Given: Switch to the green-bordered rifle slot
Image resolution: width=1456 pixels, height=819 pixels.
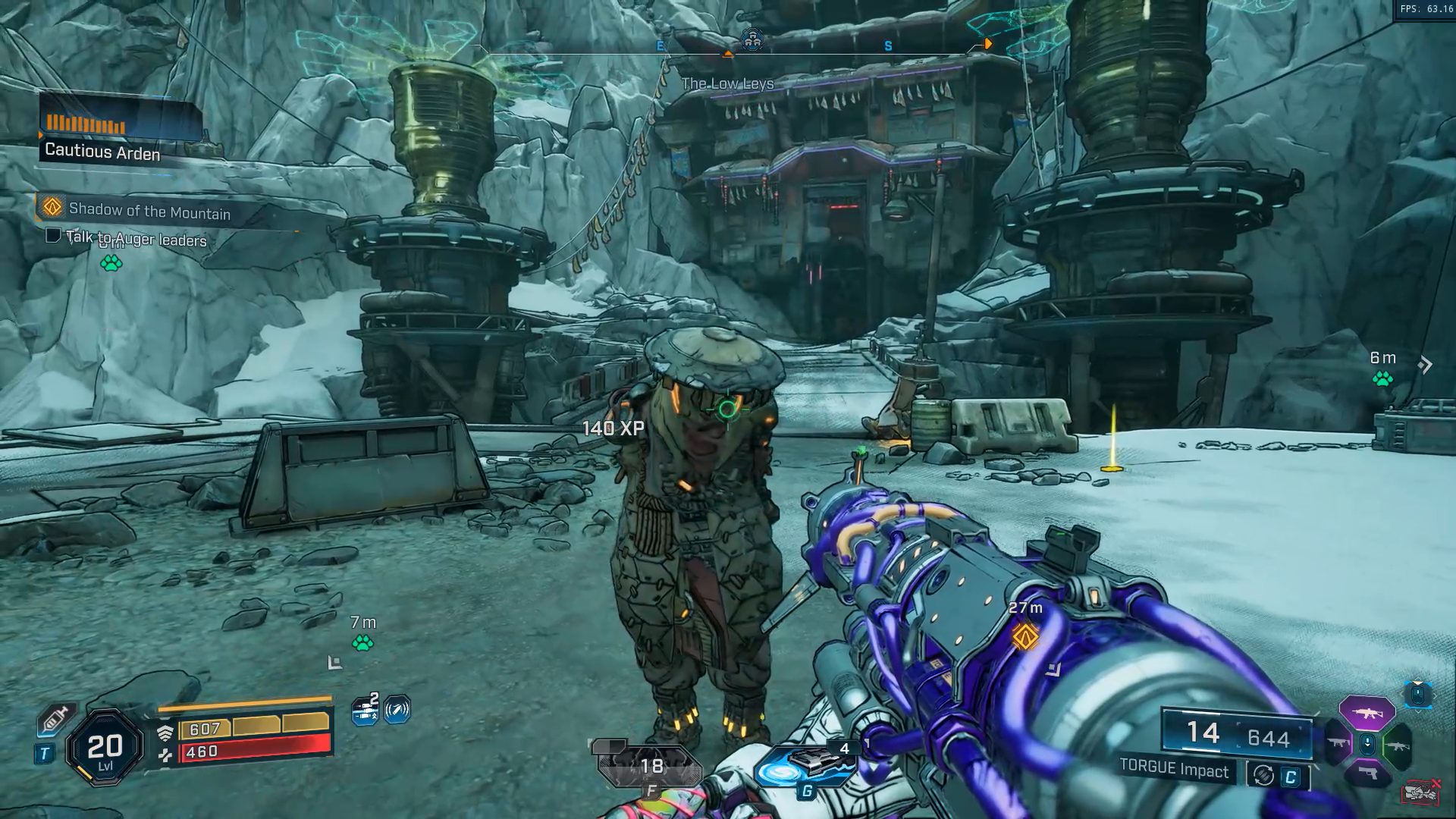Looking at the screenshot, I should click(x=1397, y=746).
